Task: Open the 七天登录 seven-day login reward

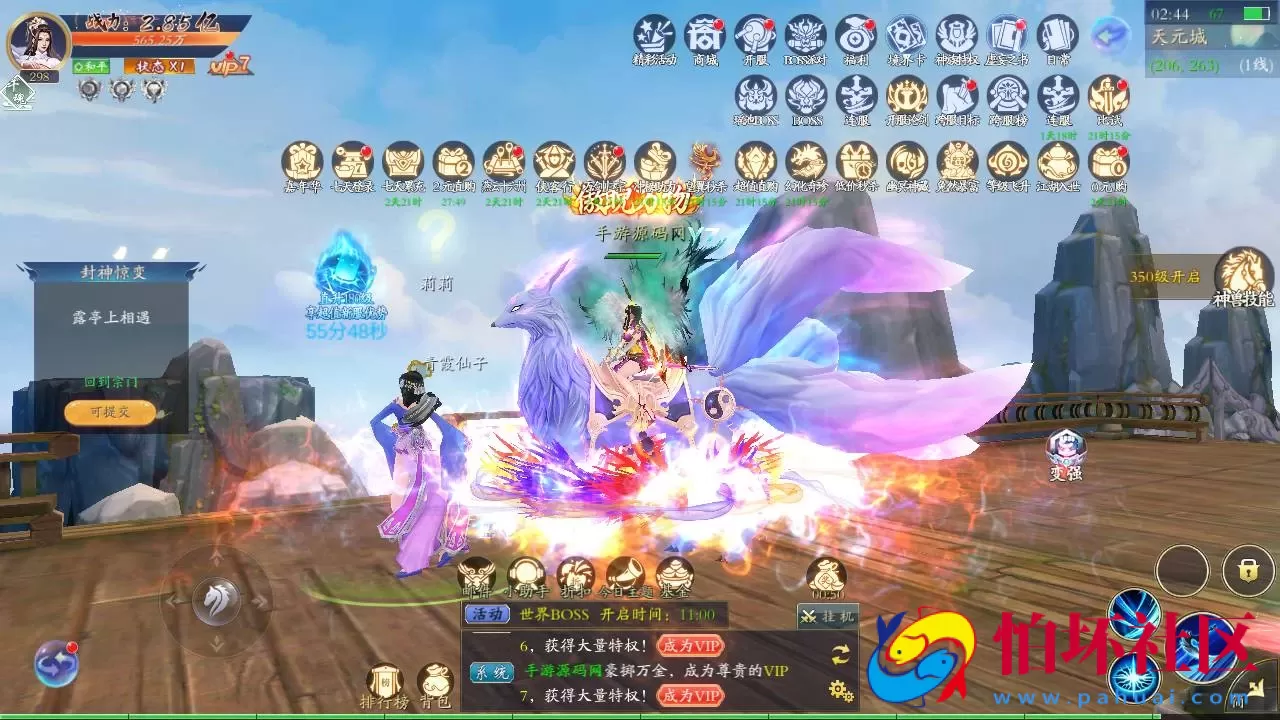Action: (x=352, y=162)
